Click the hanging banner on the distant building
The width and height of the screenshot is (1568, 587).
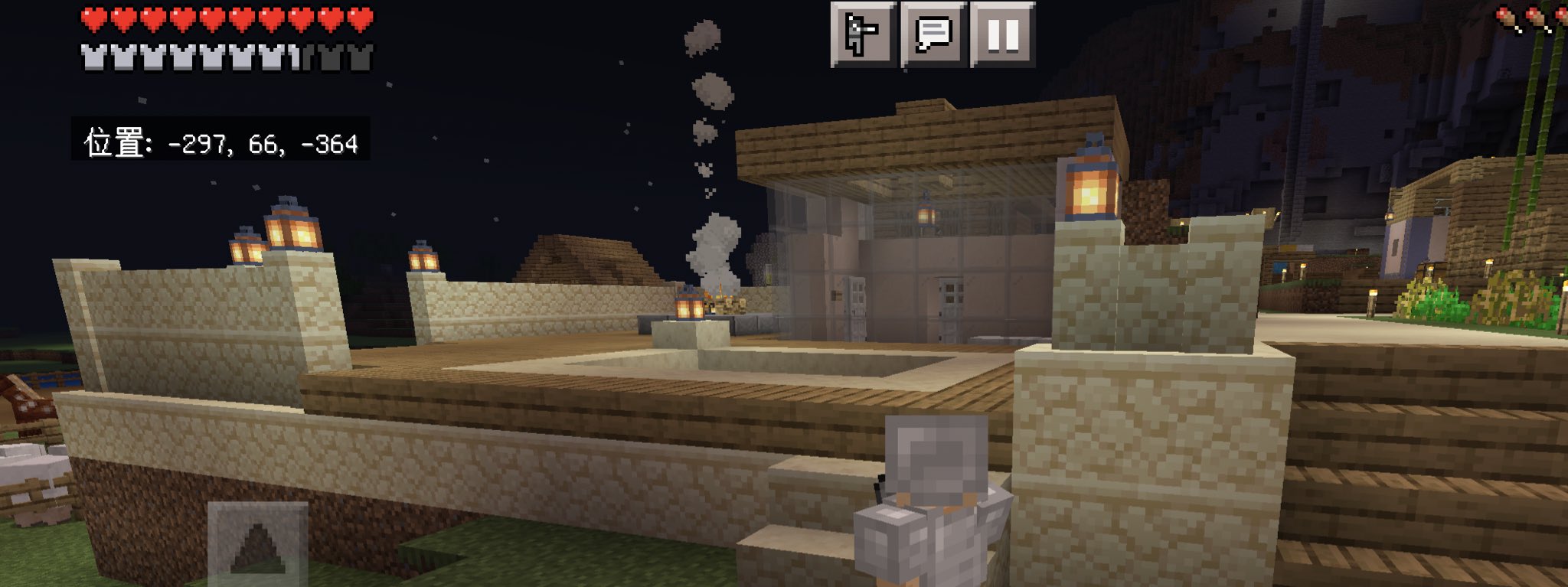(x=1407, y=246)
